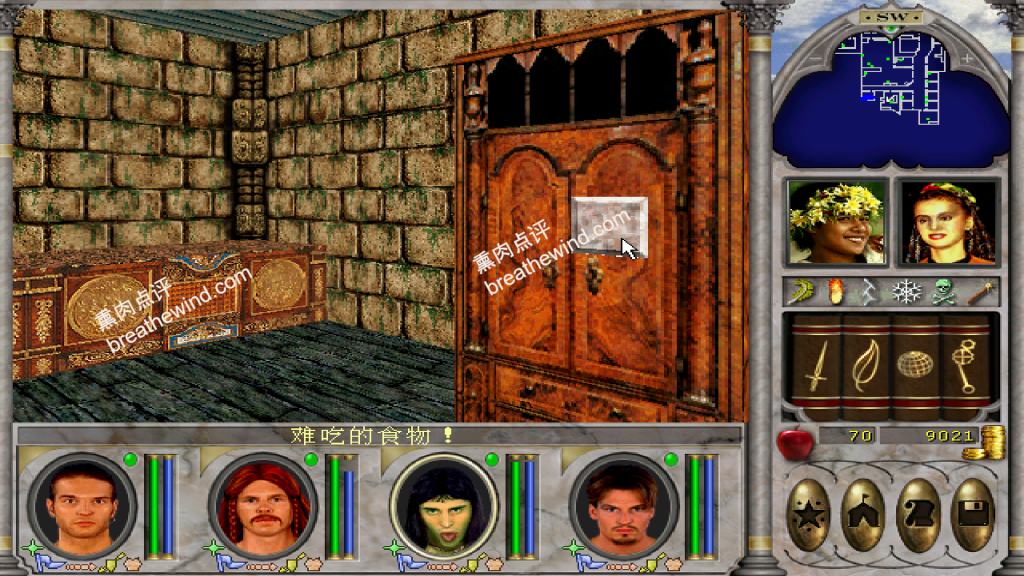Select the red-braided mustached party member
The width and height of the screenshot is (1024, 576).
click(x=262, y=506)
